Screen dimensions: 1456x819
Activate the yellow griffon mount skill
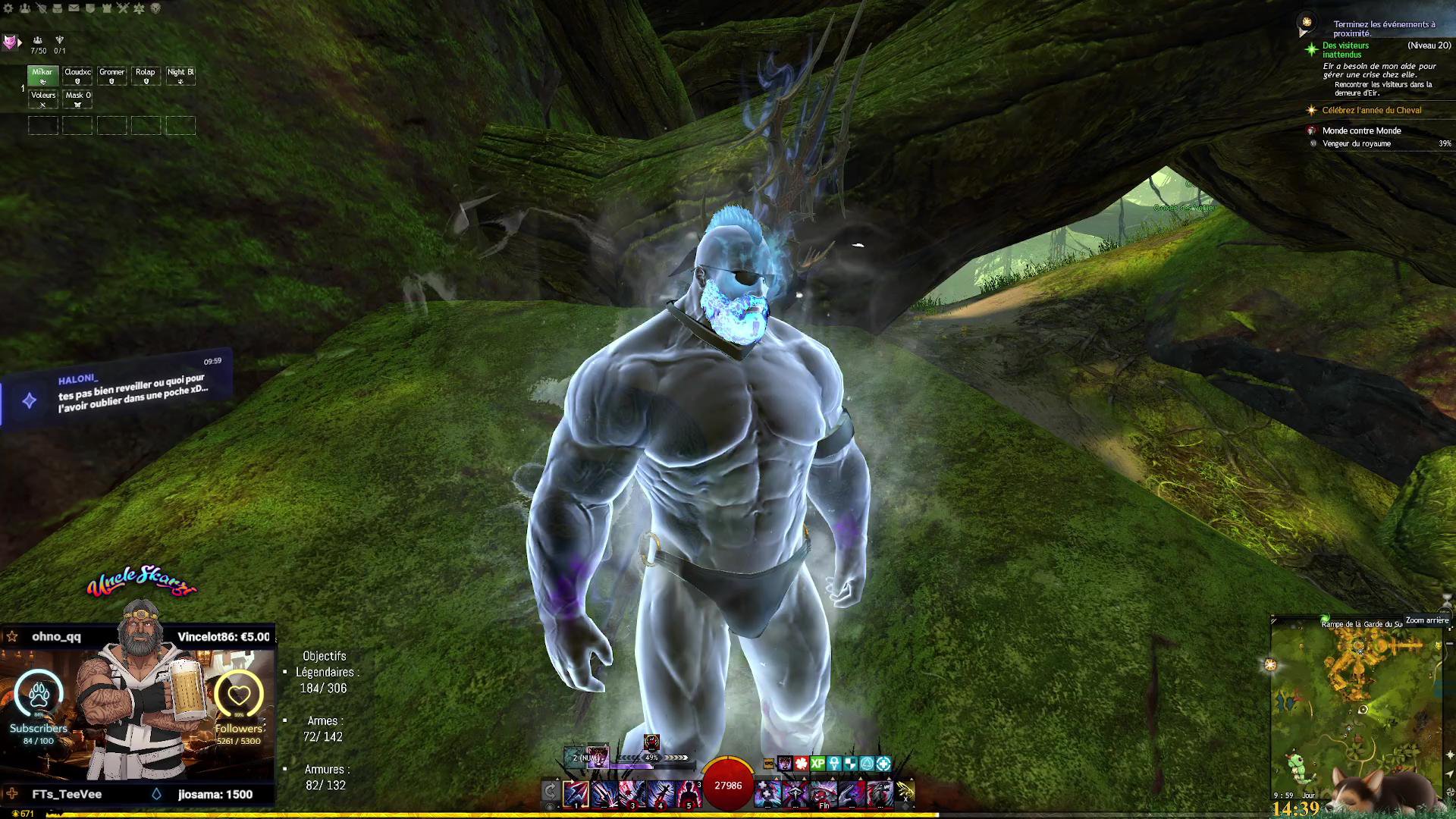click(905, 792)
